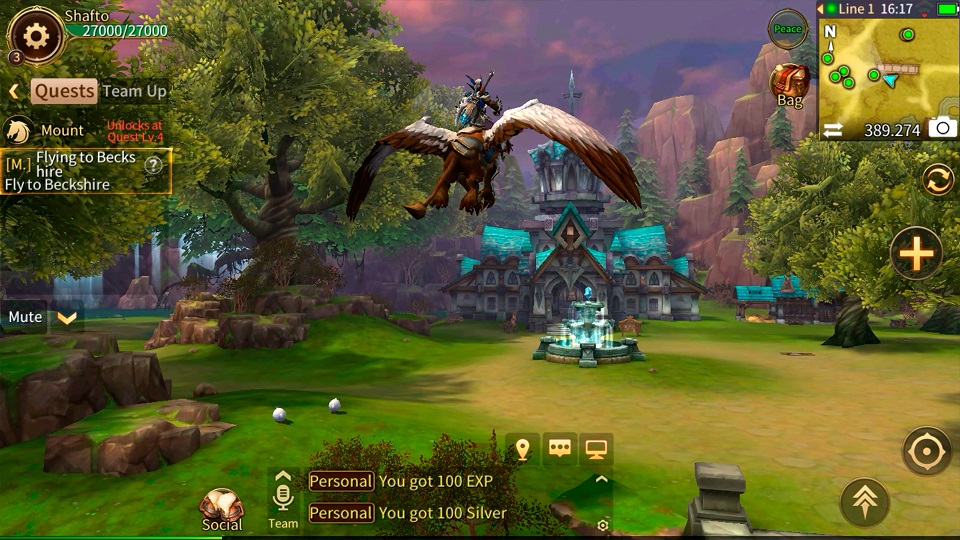Screen dimensions: 960x540
Task: Select the Mount horse icon
Action: pyautogui.click(x=17, y=131)
